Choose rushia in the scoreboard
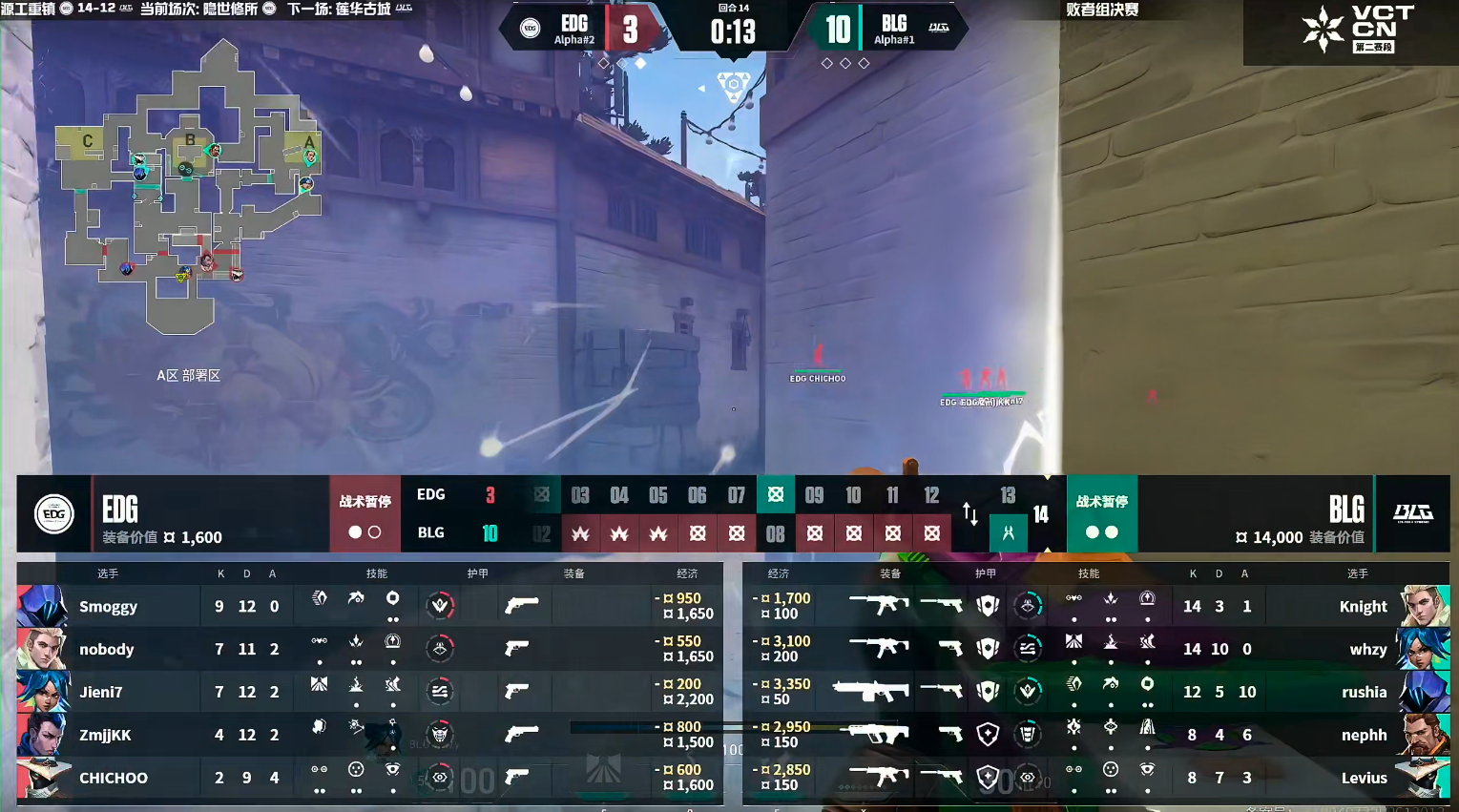Viewport: 1459px width, 812px height. click(1364, 693)
